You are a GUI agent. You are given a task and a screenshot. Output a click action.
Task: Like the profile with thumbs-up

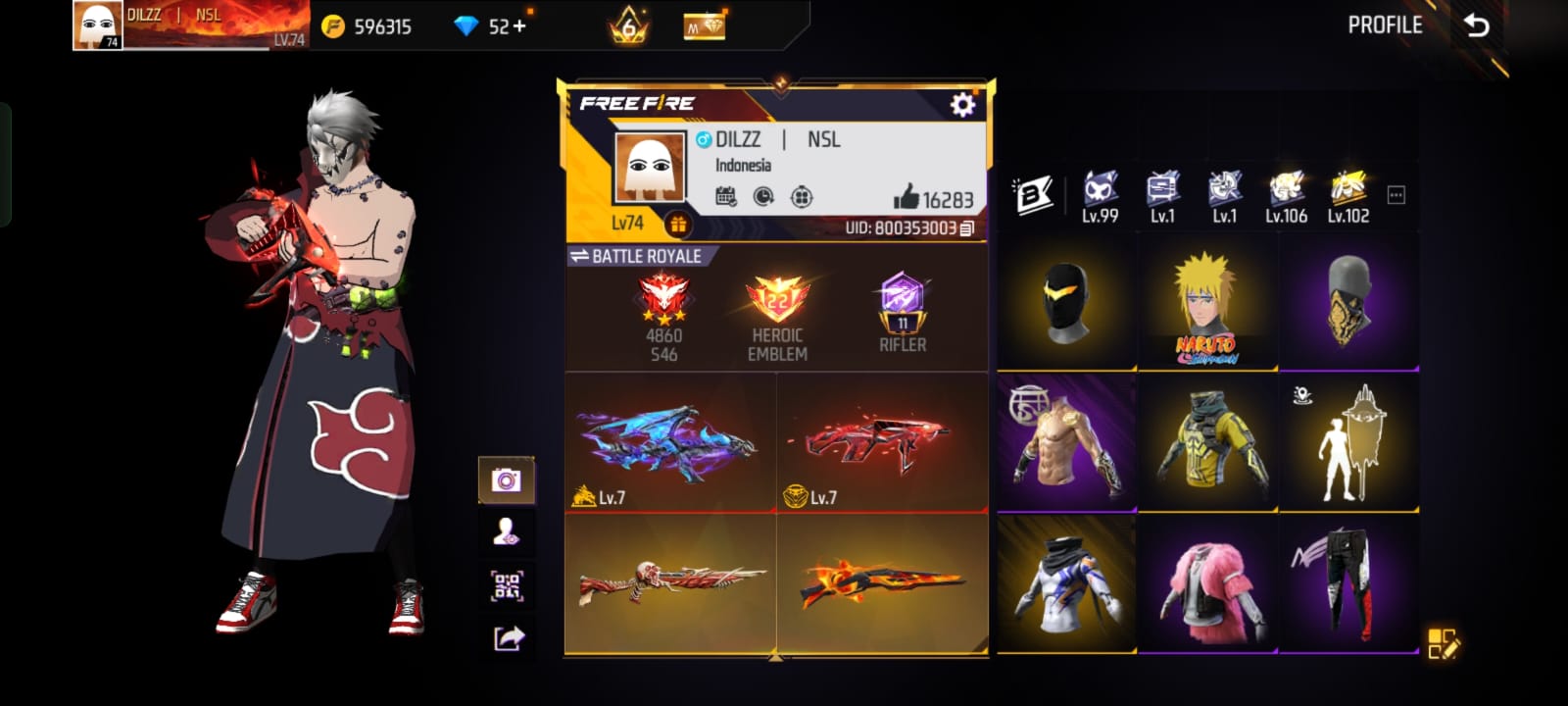tap(906, 198)
